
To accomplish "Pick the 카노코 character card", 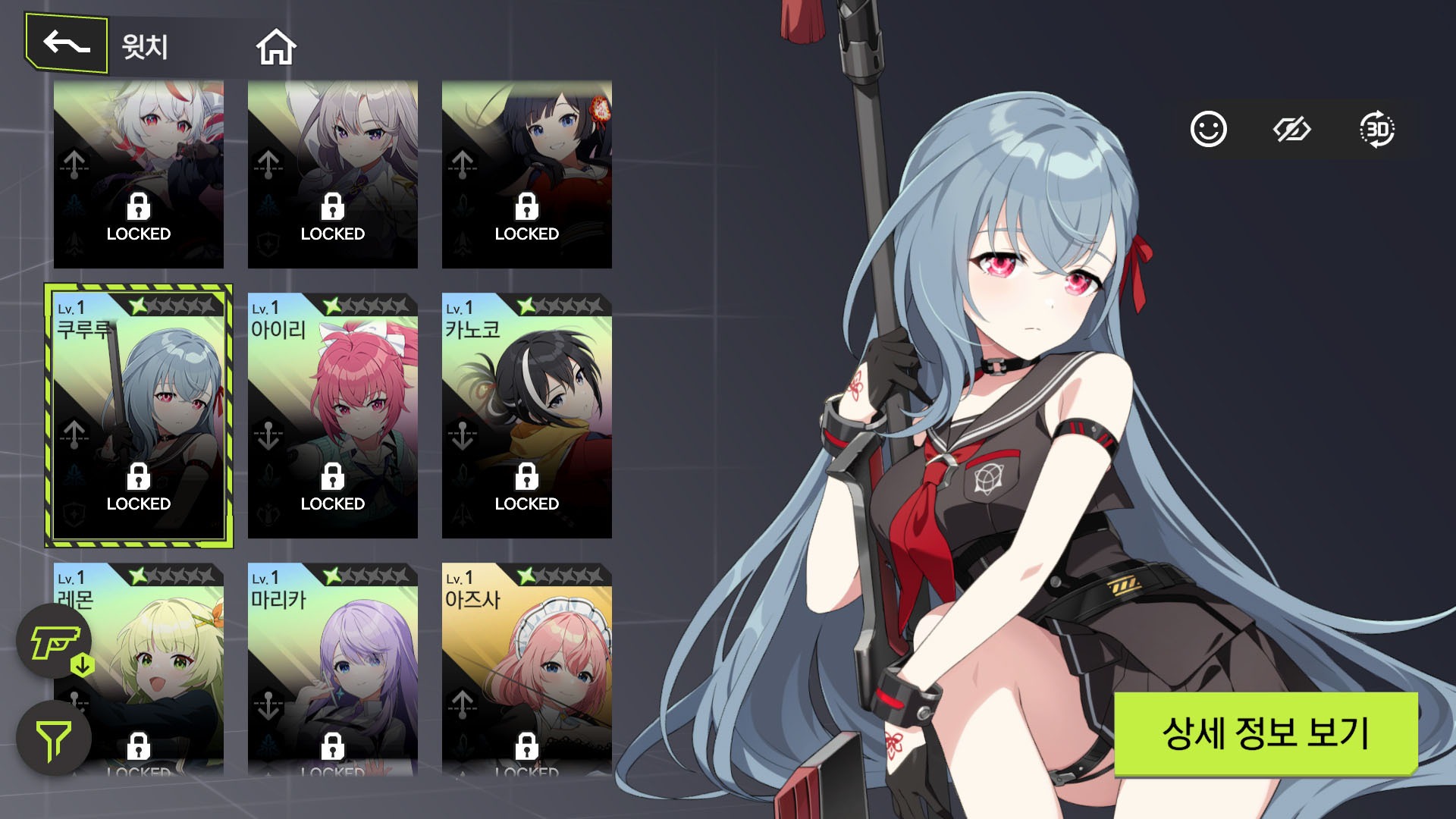I will pos(526,416).
